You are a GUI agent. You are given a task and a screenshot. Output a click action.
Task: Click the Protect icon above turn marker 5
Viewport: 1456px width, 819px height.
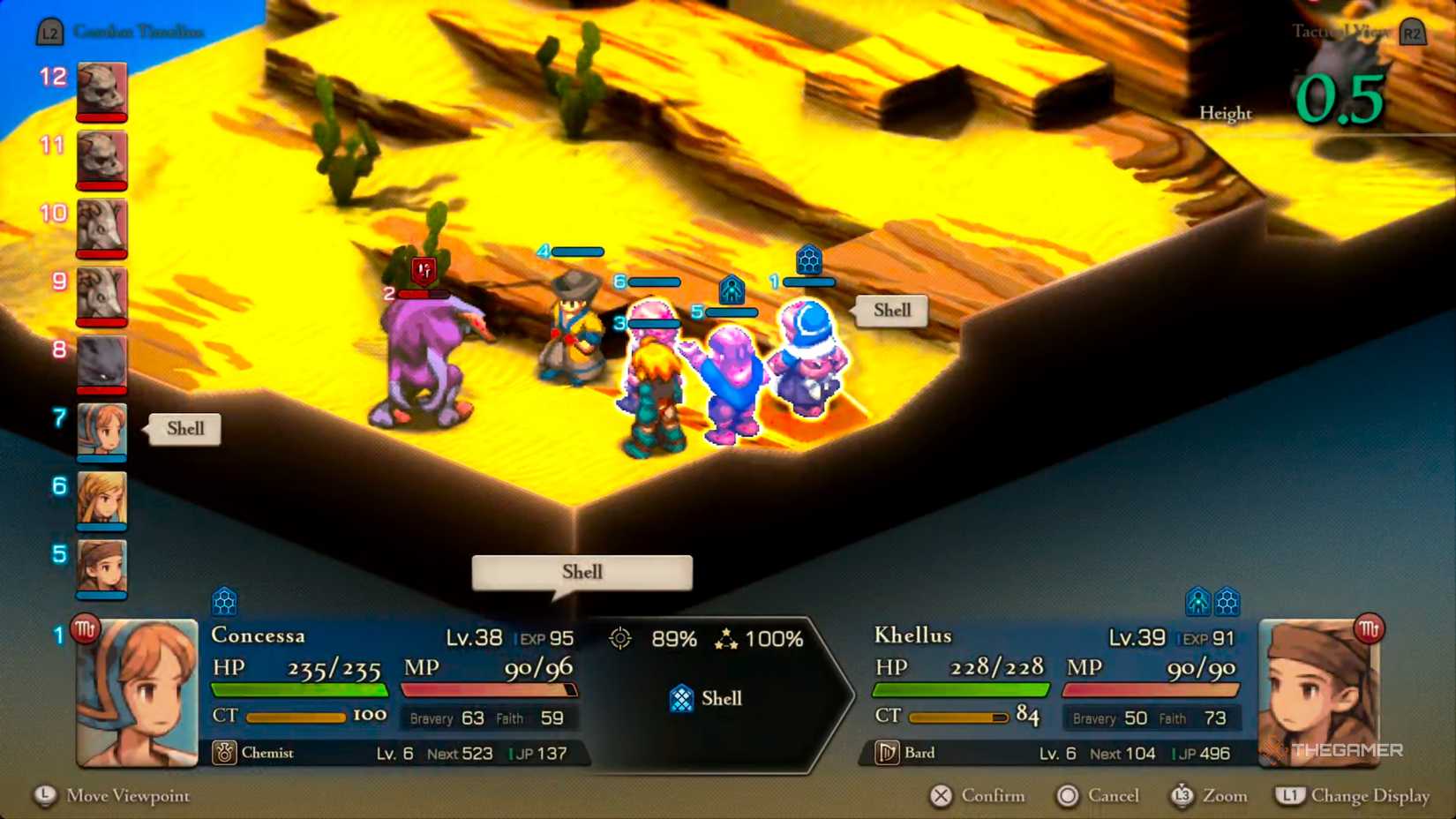pyautogui.click(x=732, y=289)
